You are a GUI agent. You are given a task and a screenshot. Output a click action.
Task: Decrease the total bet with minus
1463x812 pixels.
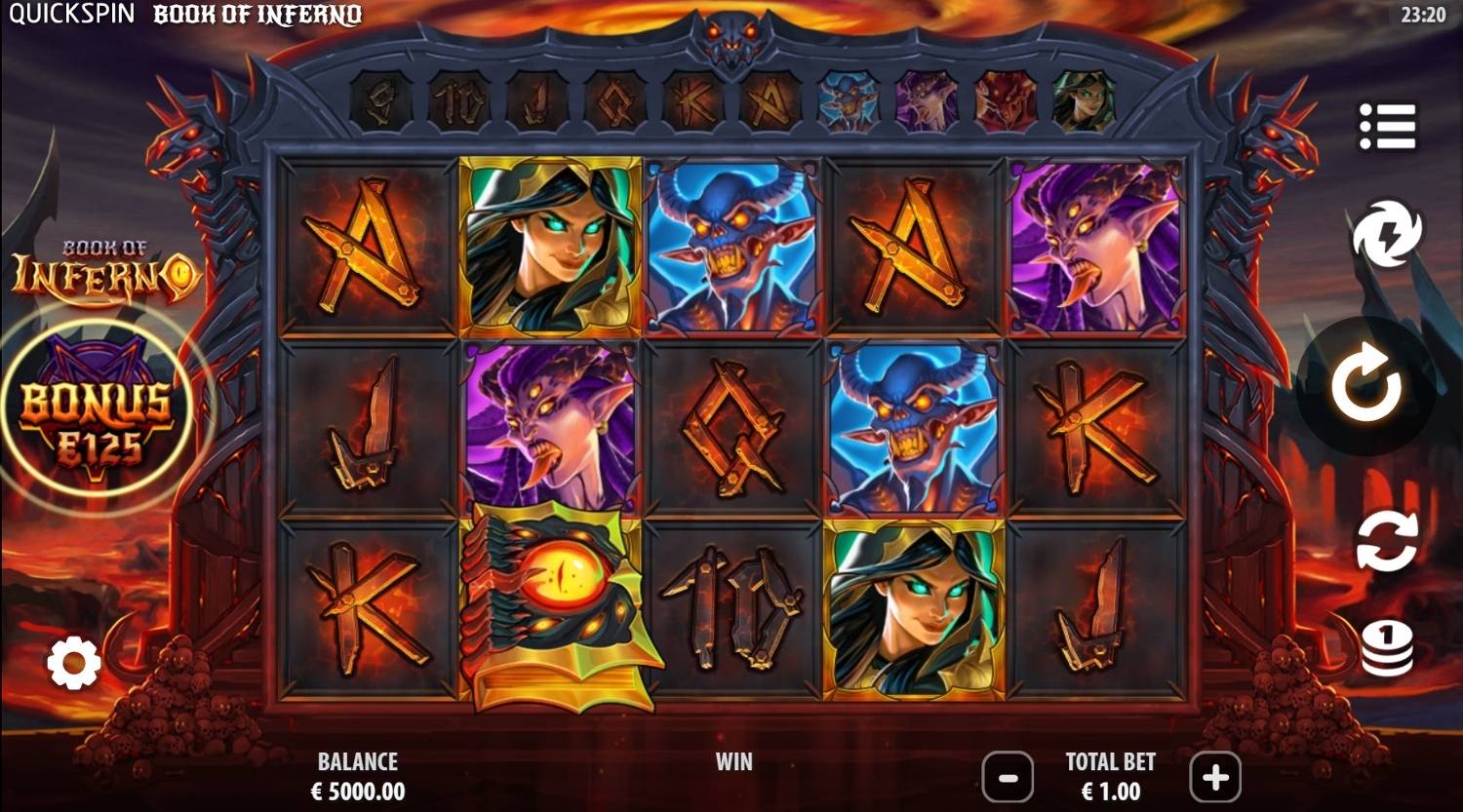click(x=1008, y=777)
